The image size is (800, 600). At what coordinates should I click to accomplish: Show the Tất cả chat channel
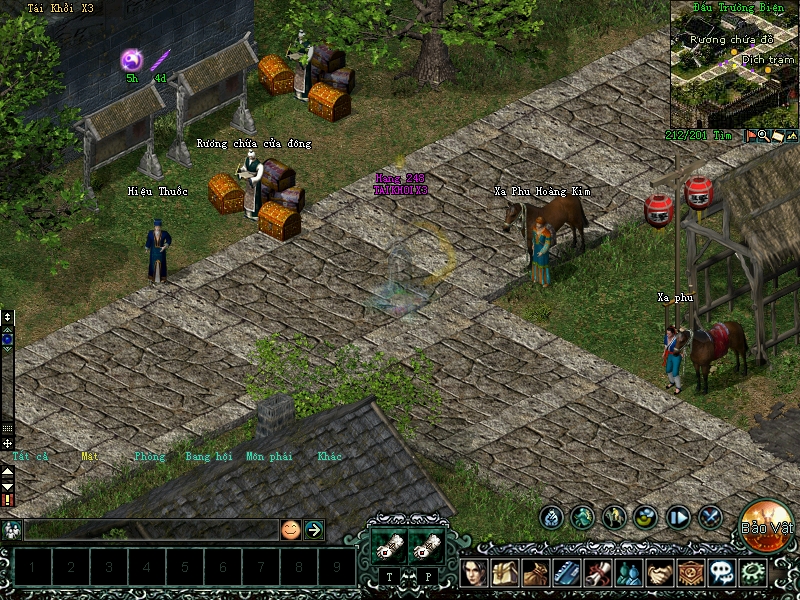30,457
